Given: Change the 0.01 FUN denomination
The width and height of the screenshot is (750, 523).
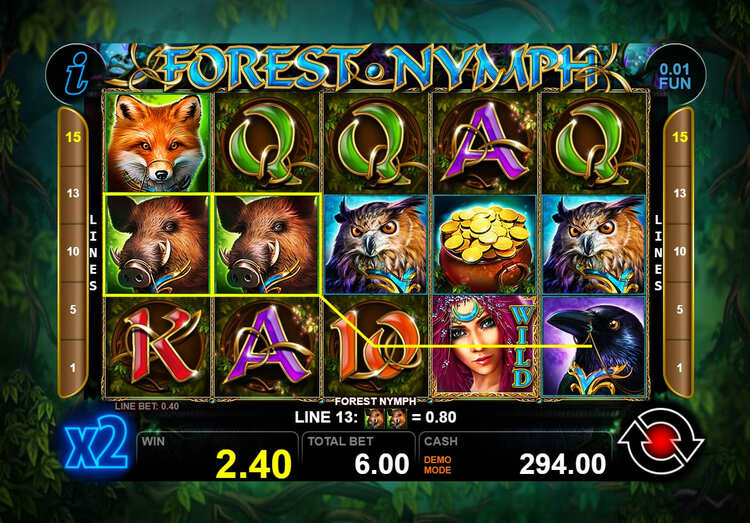Looking at the screenshot, I should tap(675, 73).
